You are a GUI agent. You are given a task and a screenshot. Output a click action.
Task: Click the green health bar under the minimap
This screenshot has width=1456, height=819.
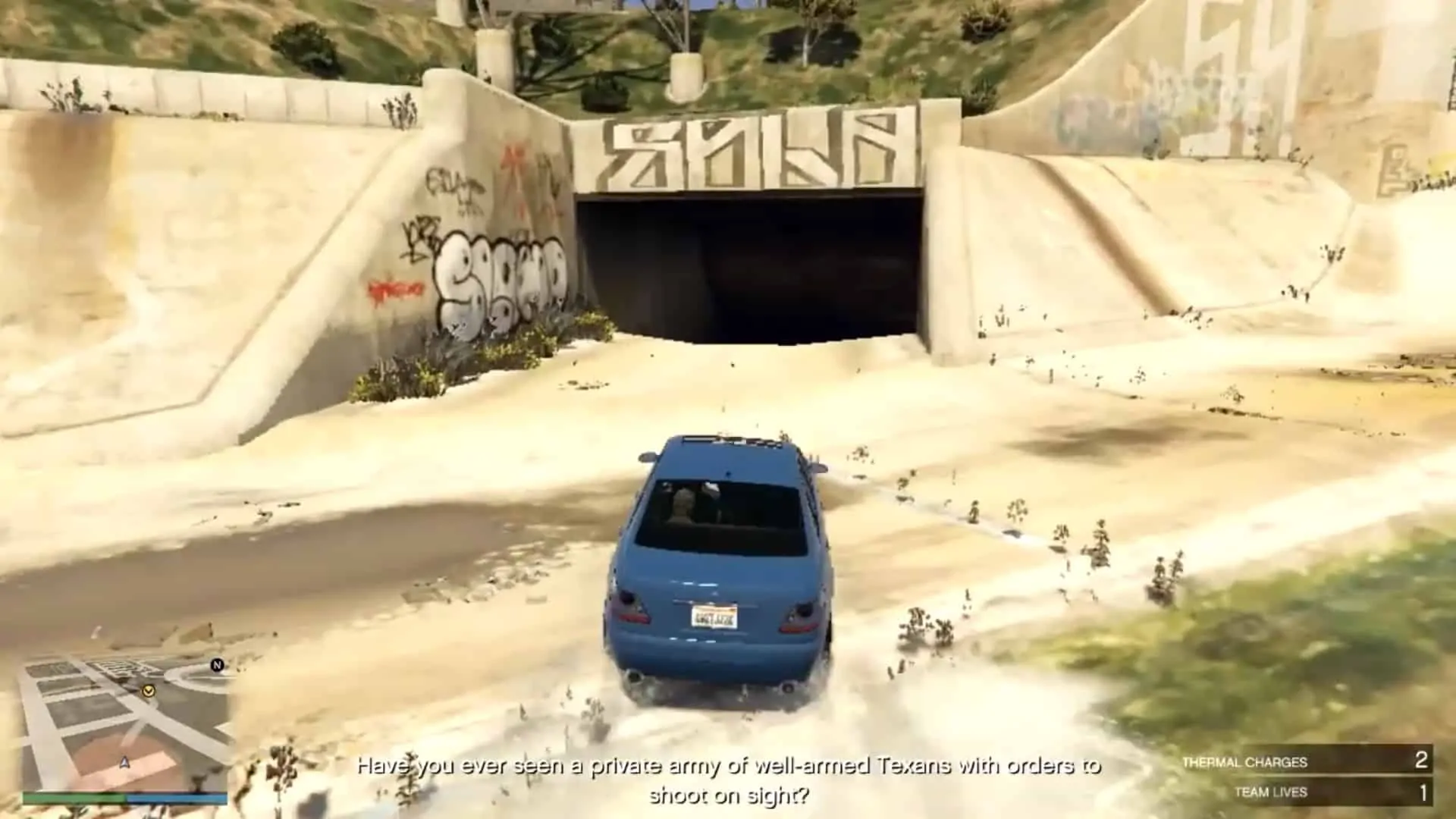[74, 799]
